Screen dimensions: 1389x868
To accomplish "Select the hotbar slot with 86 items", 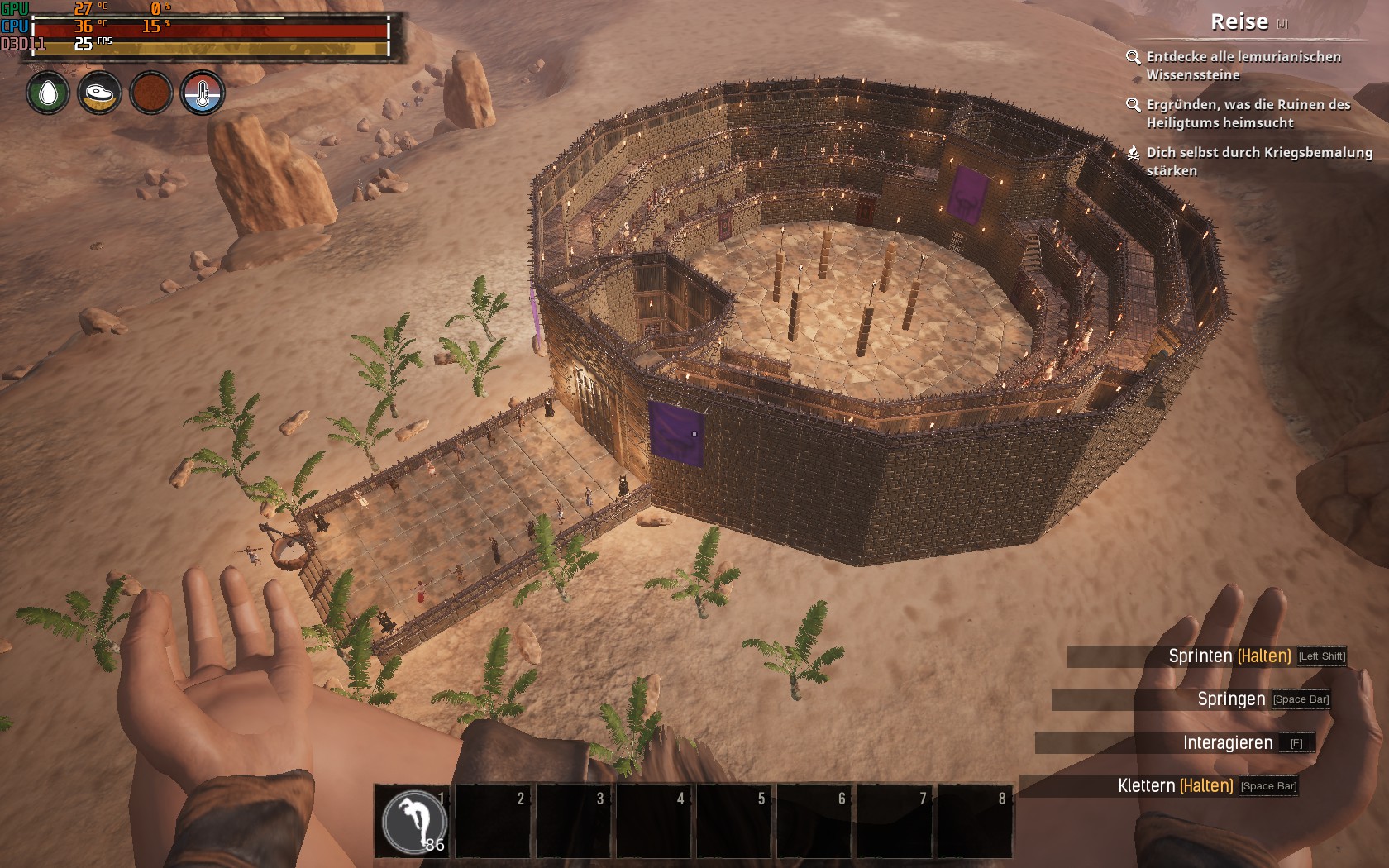I will pos(413,821).
